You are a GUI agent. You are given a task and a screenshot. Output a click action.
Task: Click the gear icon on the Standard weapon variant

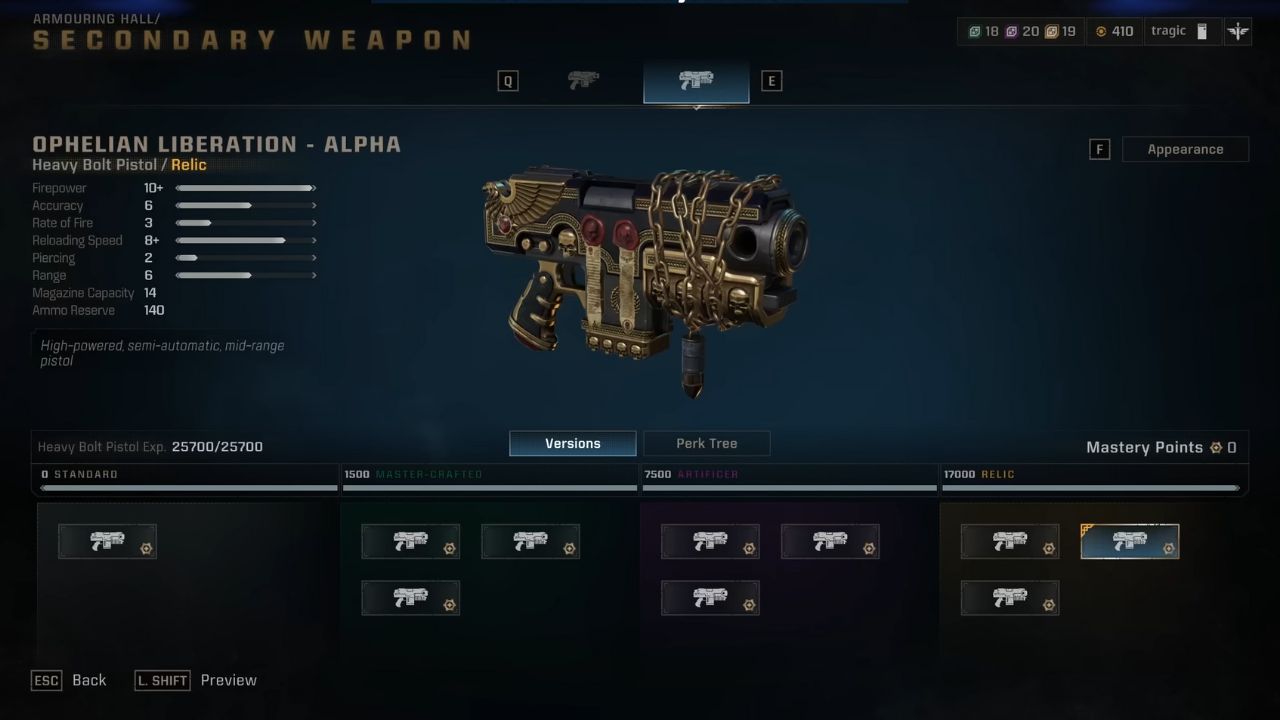[148, 548]
